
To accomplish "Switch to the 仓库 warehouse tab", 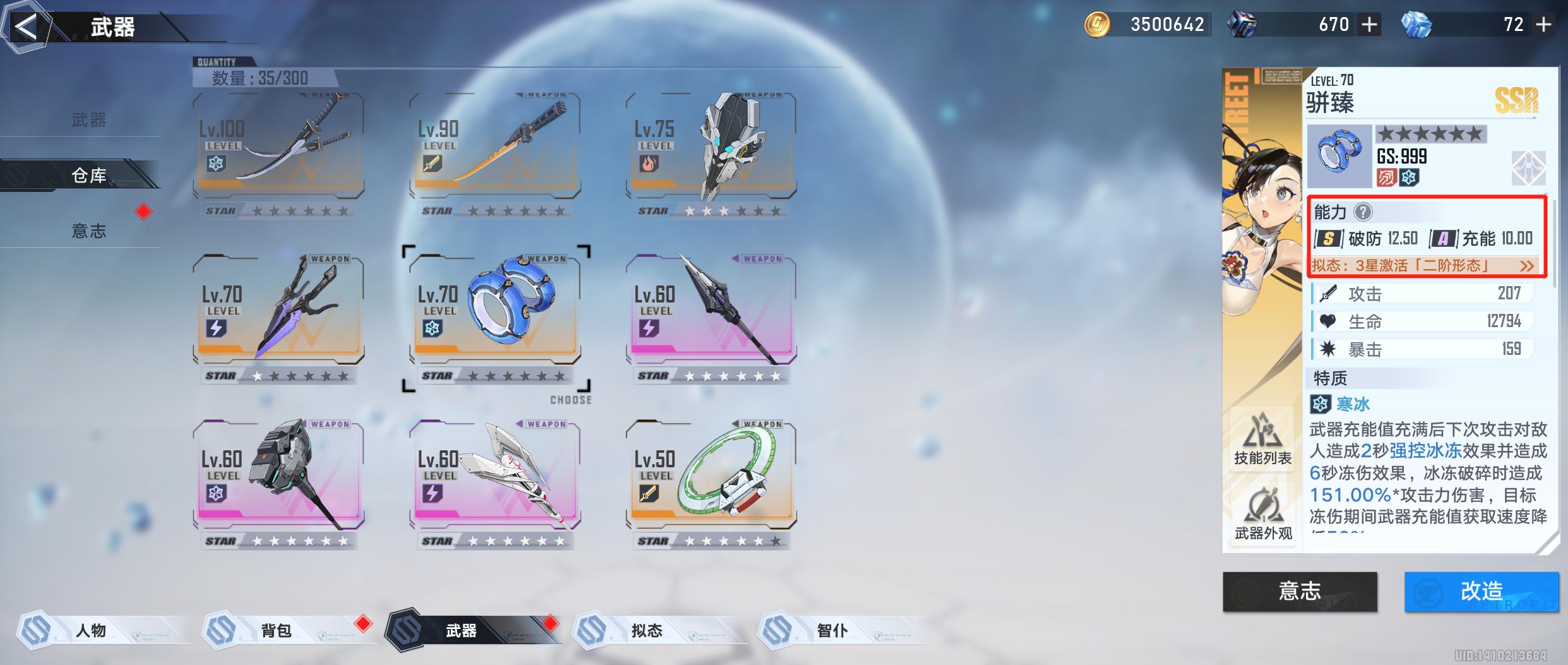I will point(88,175).
